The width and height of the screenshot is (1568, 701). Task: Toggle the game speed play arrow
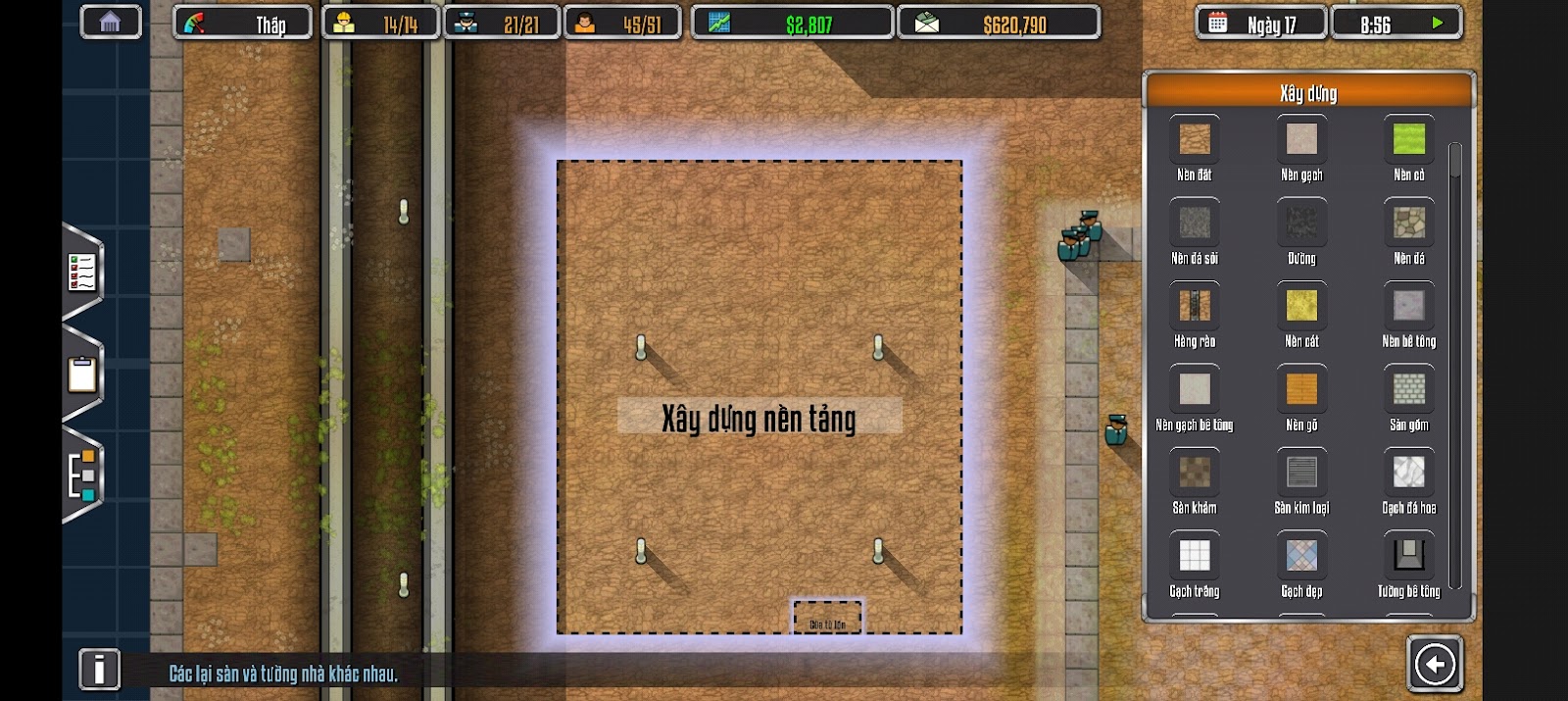click(1438, 23)
